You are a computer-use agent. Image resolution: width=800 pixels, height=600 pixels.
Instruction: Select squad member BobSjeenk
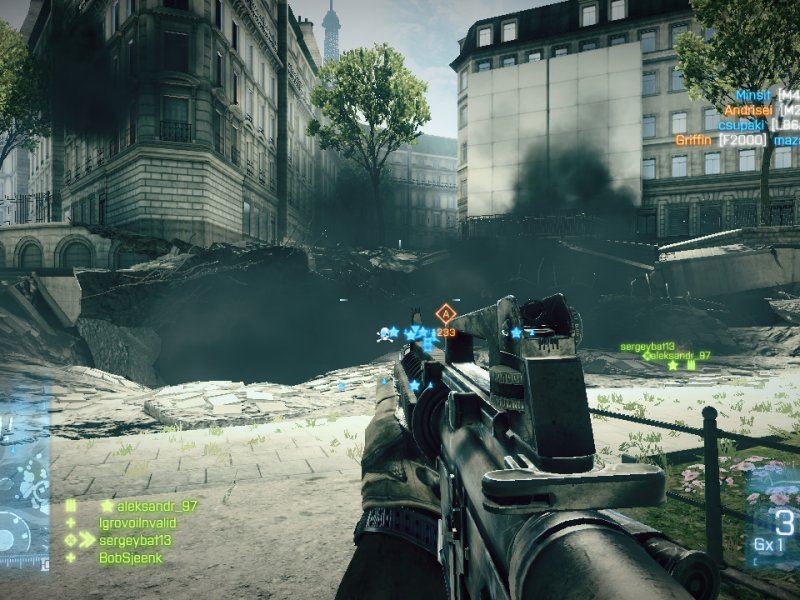pos(130,558)
